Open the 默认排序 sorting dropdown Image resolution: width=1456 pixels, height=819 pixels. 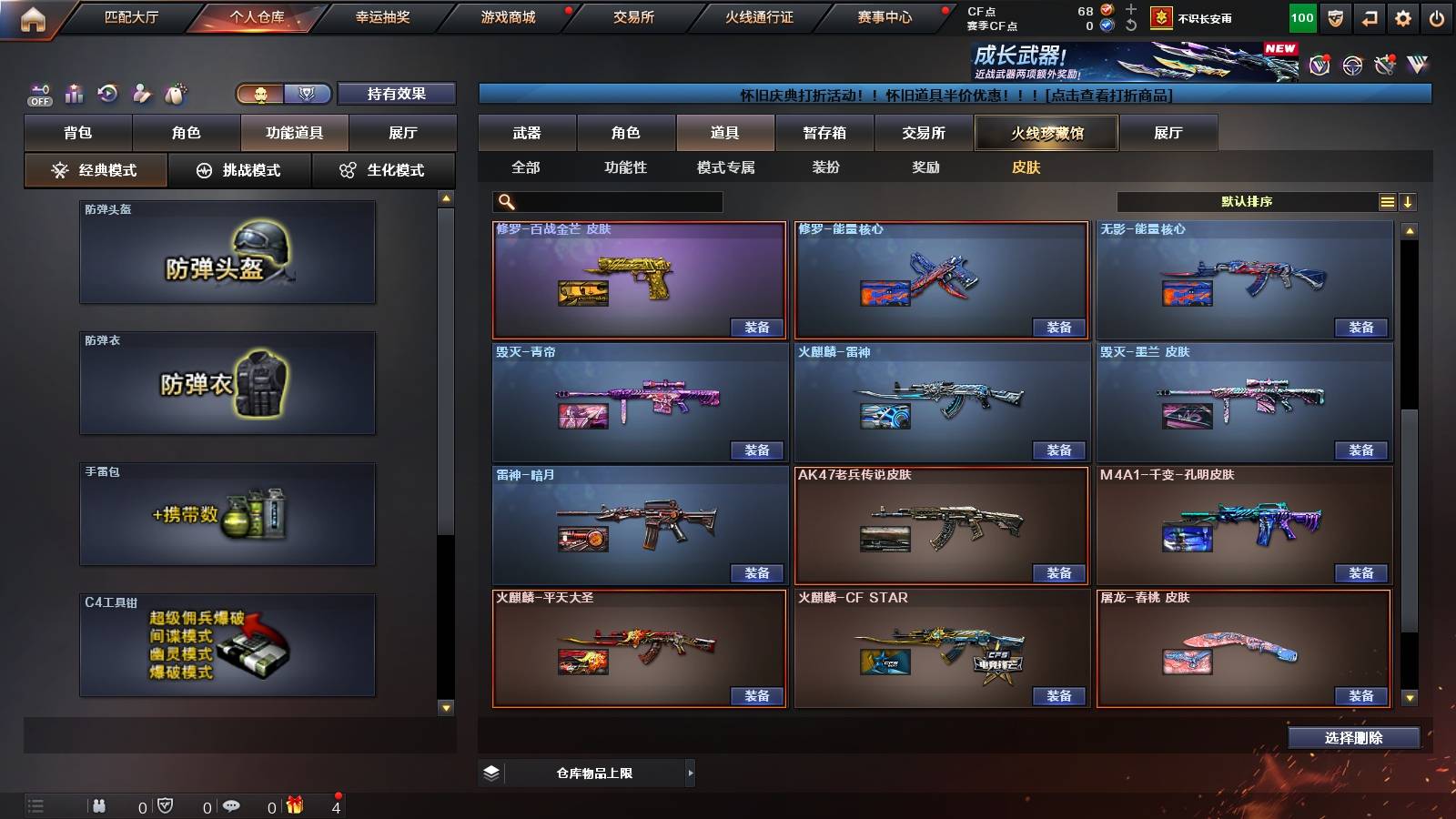(x=1247, y=201)
